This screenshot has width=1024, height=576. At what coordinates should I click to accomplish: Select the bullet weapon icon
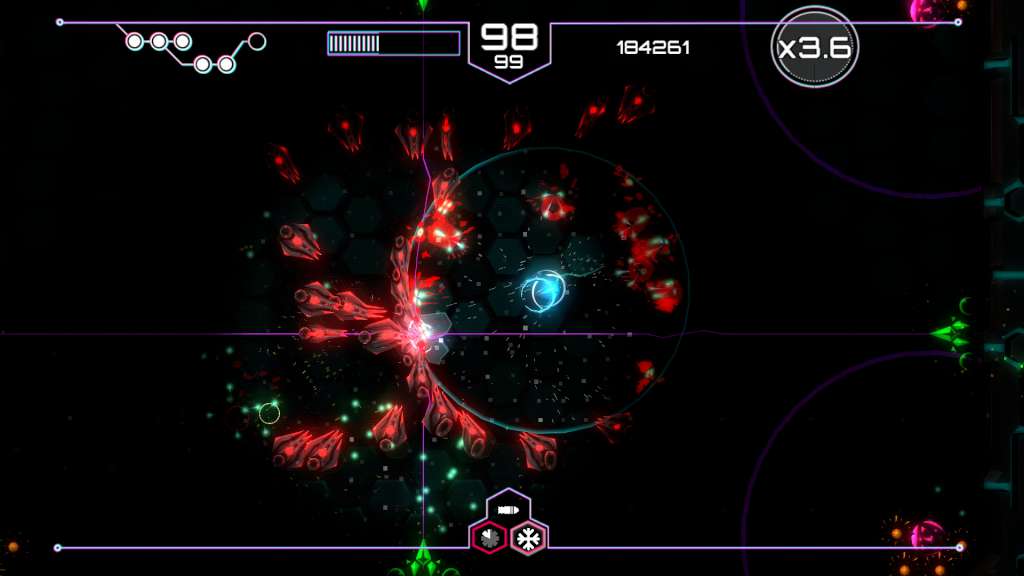tap(508, 510)
